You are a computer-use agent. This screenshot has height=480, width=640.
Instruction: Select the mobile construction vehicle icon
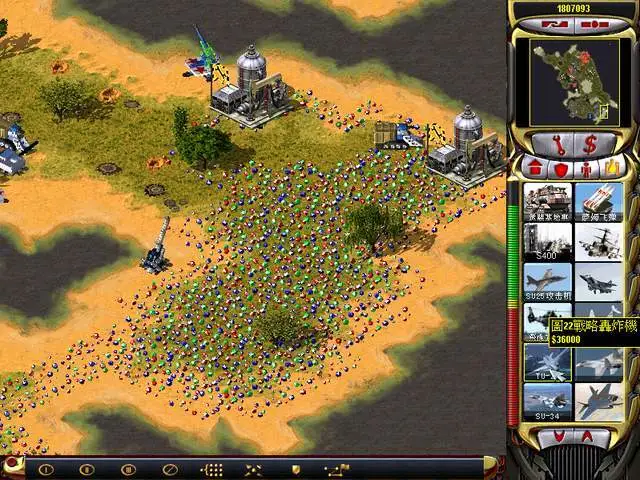click(547, 201)
